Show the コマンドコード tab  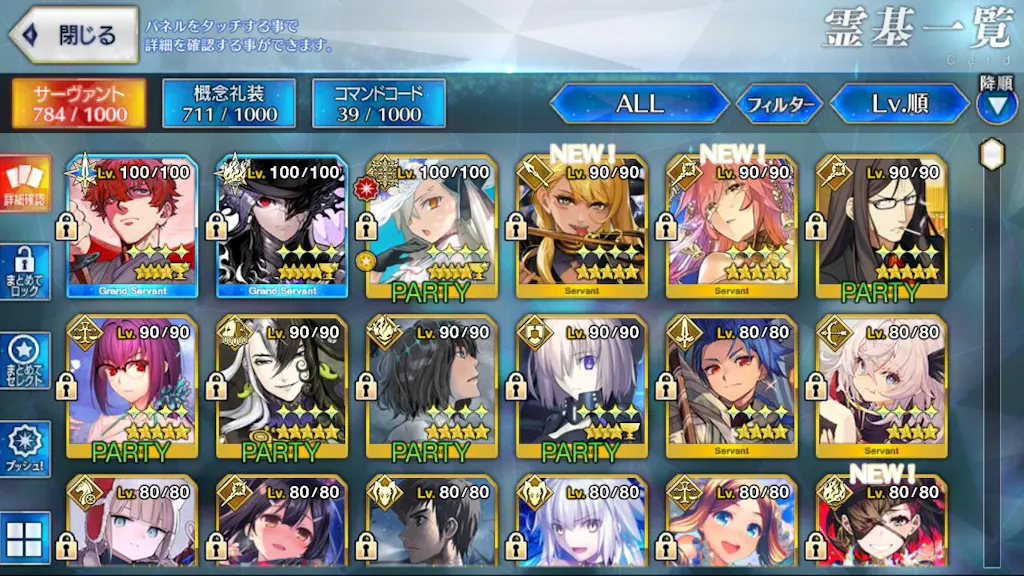coord(378,104)
